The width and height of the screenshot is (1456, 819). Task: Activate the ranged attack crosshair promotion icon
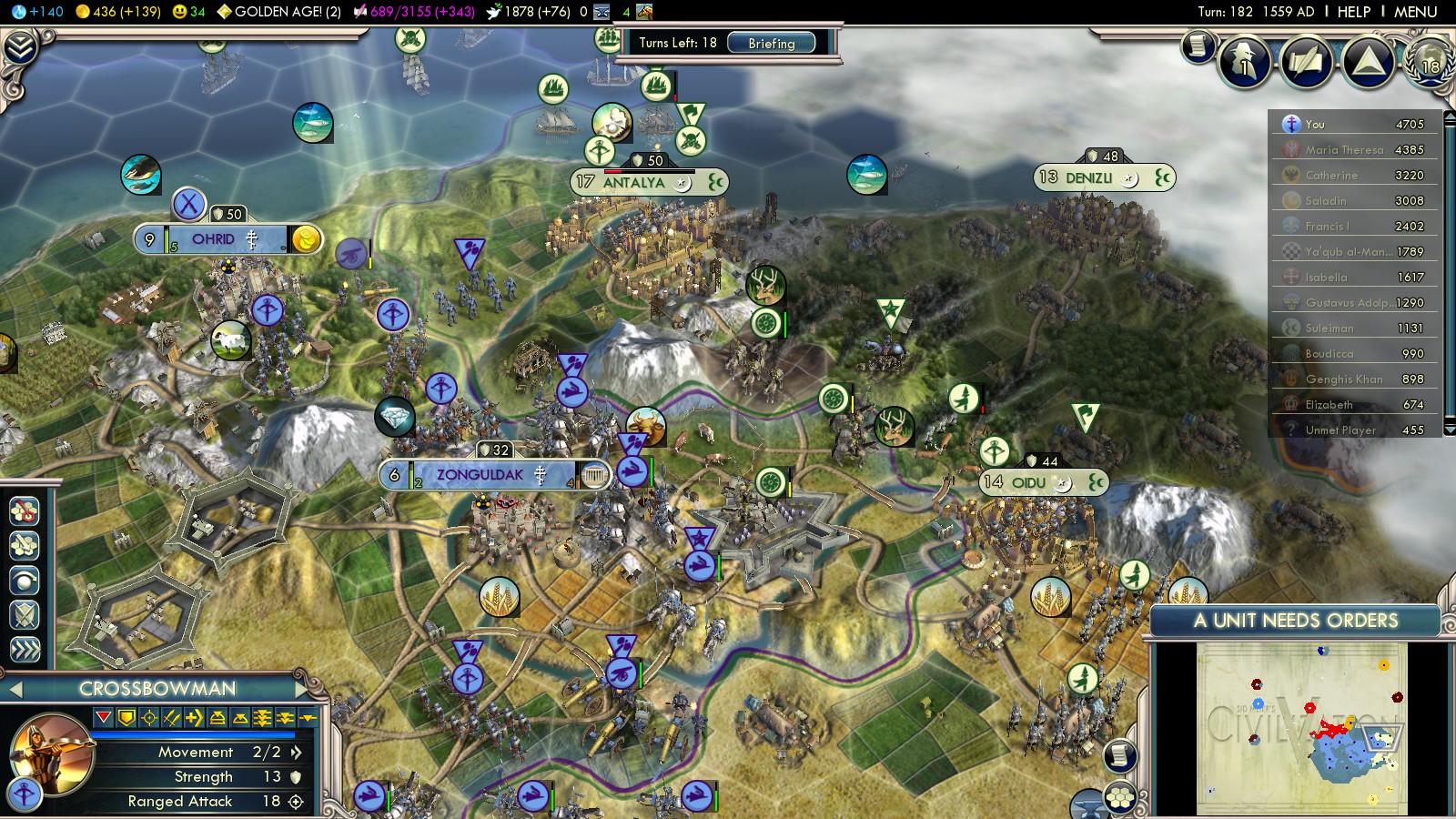pyautogui.click(x=149, y=718)
